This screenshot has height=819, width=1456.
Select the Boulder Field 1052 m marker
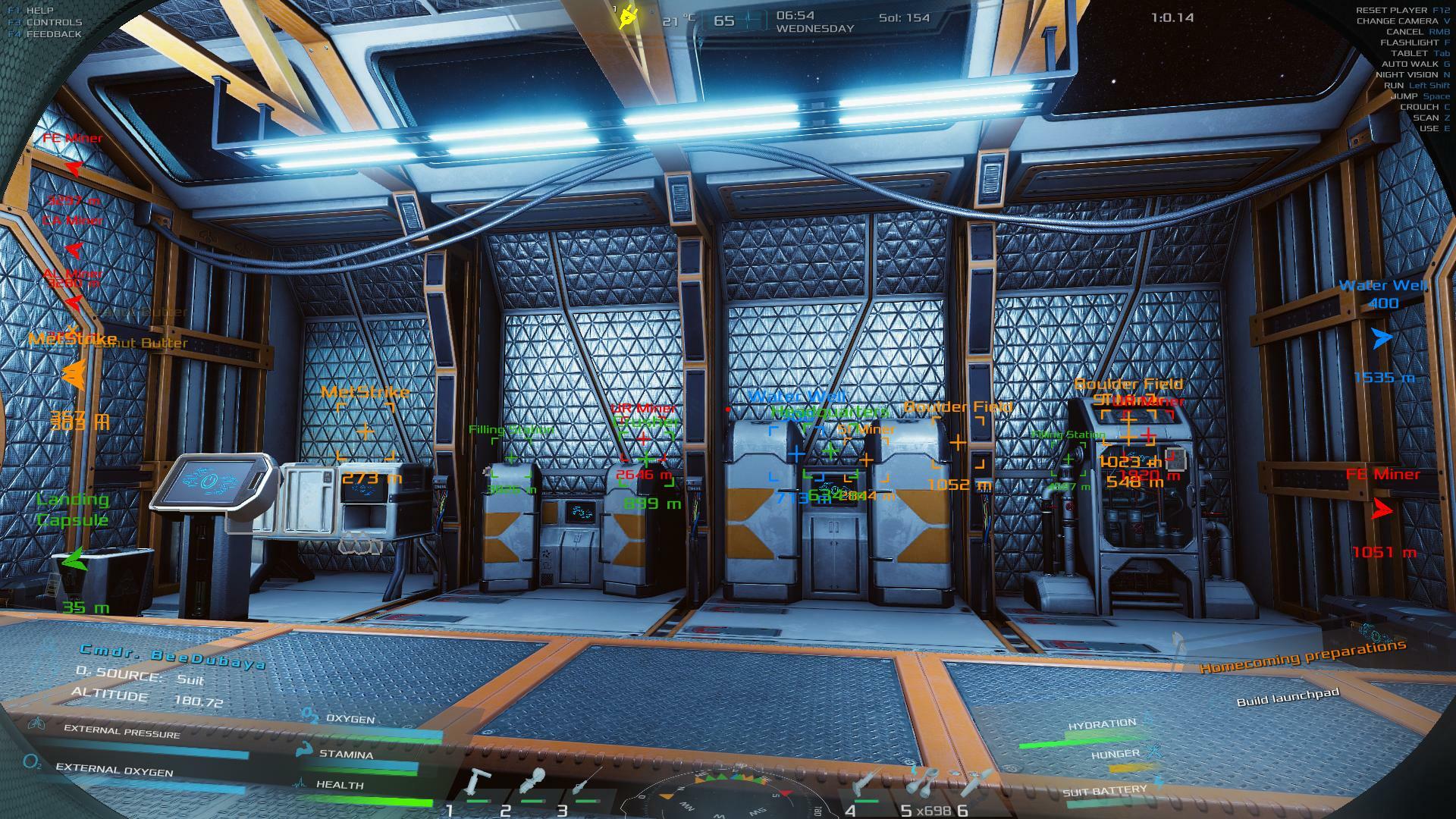point(958,442)
